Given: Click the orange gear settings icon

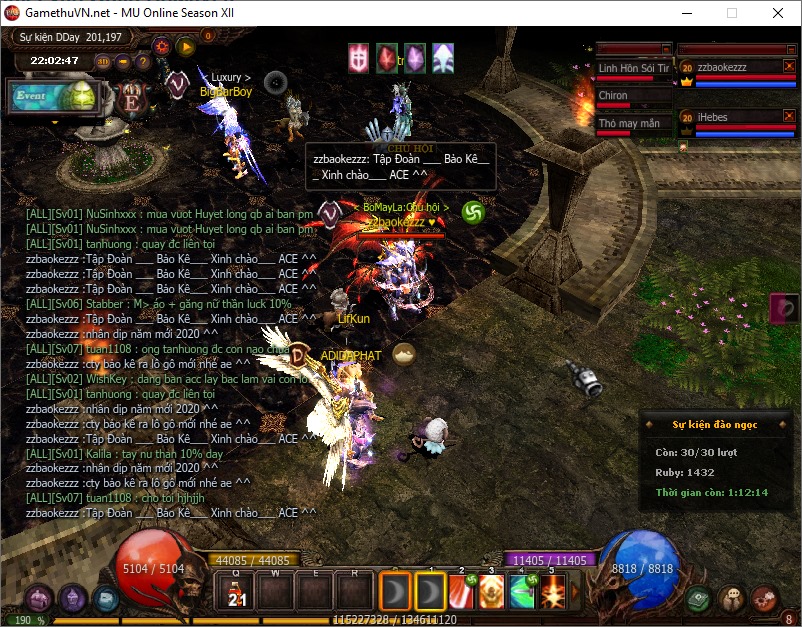Looking at the screenshot, I should [162, 45].
